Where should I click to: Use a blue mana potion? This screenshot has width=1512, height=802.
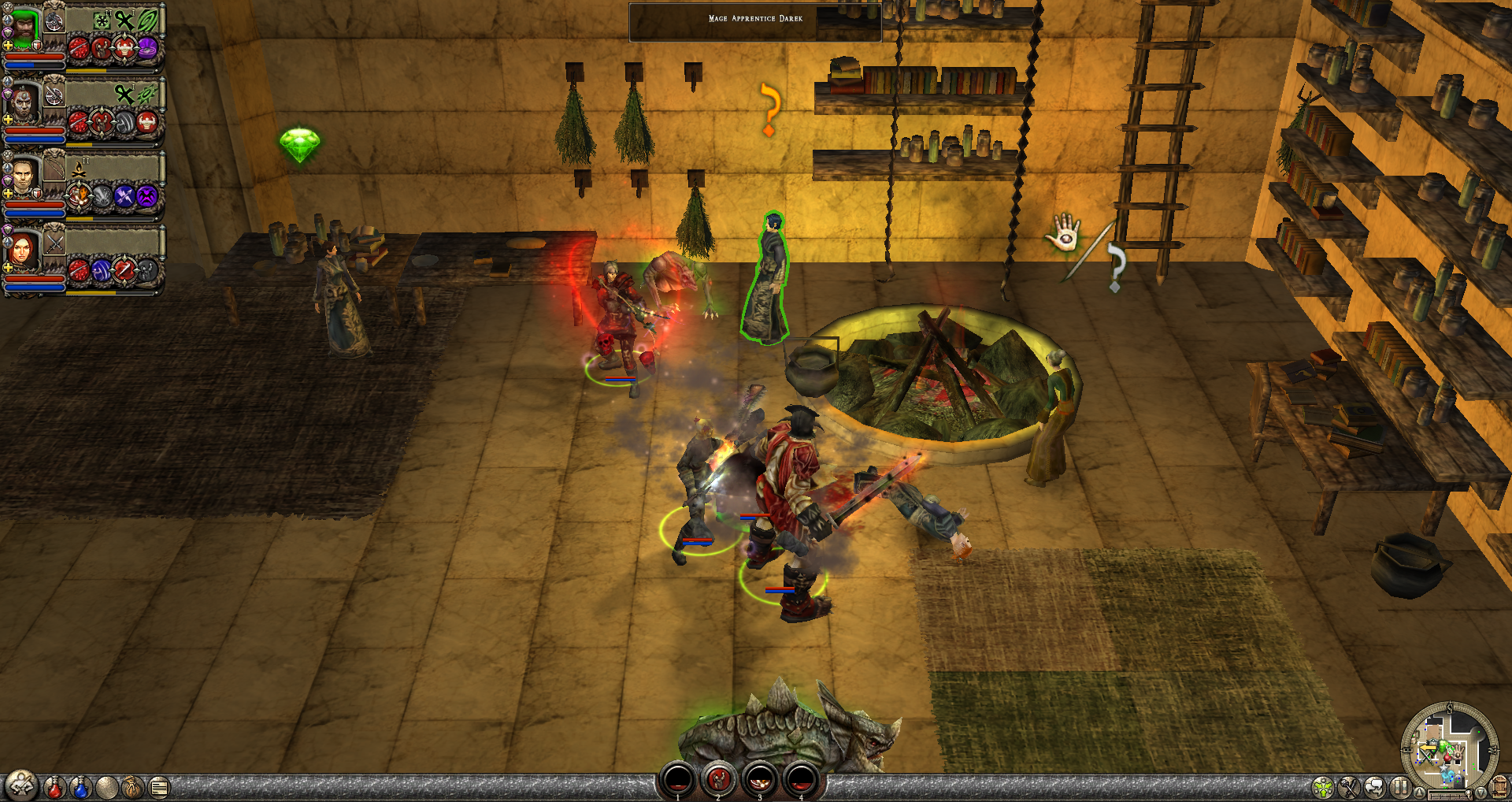tap(80, 786)
